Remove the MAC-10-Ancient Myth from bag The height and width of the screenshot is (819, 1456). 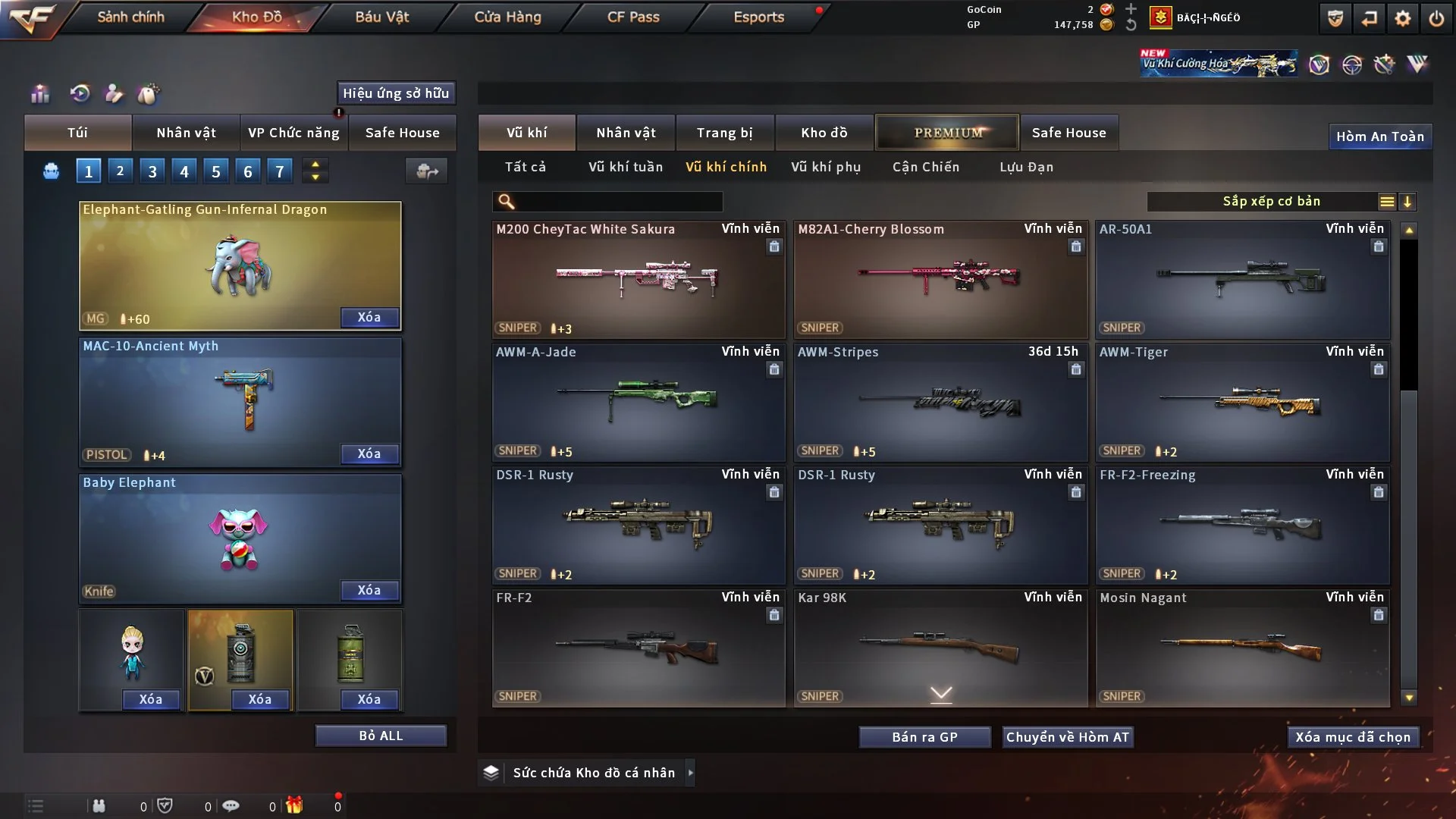tap(369, 453)
